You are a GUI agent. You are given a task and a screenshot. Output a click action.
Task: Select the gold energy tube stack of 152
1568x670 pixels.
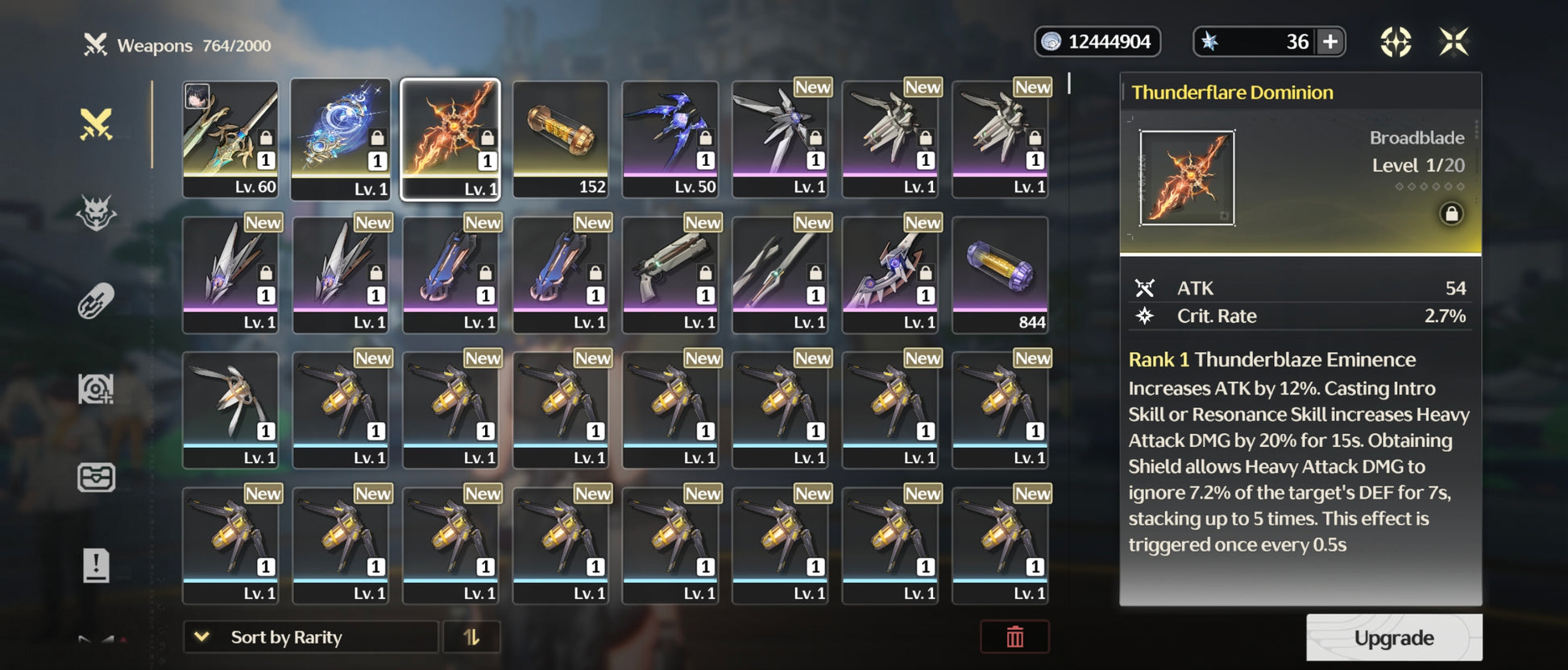click(560, 139)
